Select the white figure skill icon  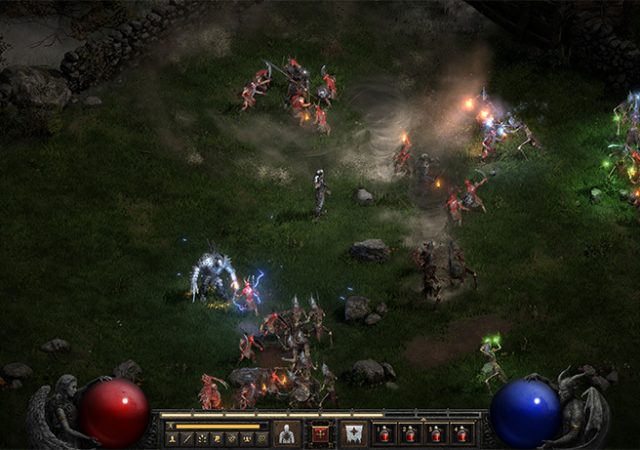coord(287,434)
